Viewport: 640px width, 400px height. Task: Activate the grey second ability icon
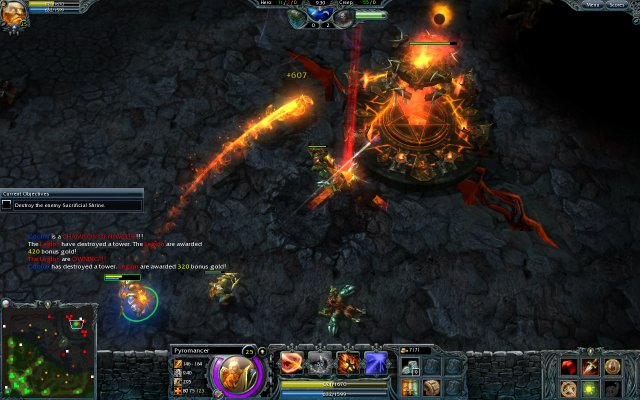[x=319, y=363]
